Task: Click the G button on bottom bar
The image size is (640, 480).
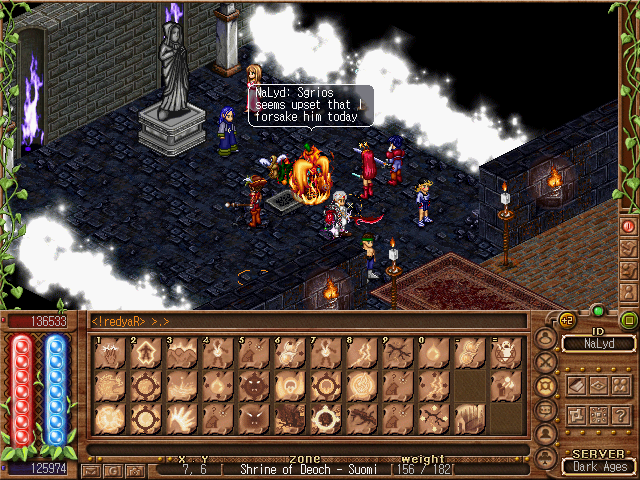Action: pos(114,469)
